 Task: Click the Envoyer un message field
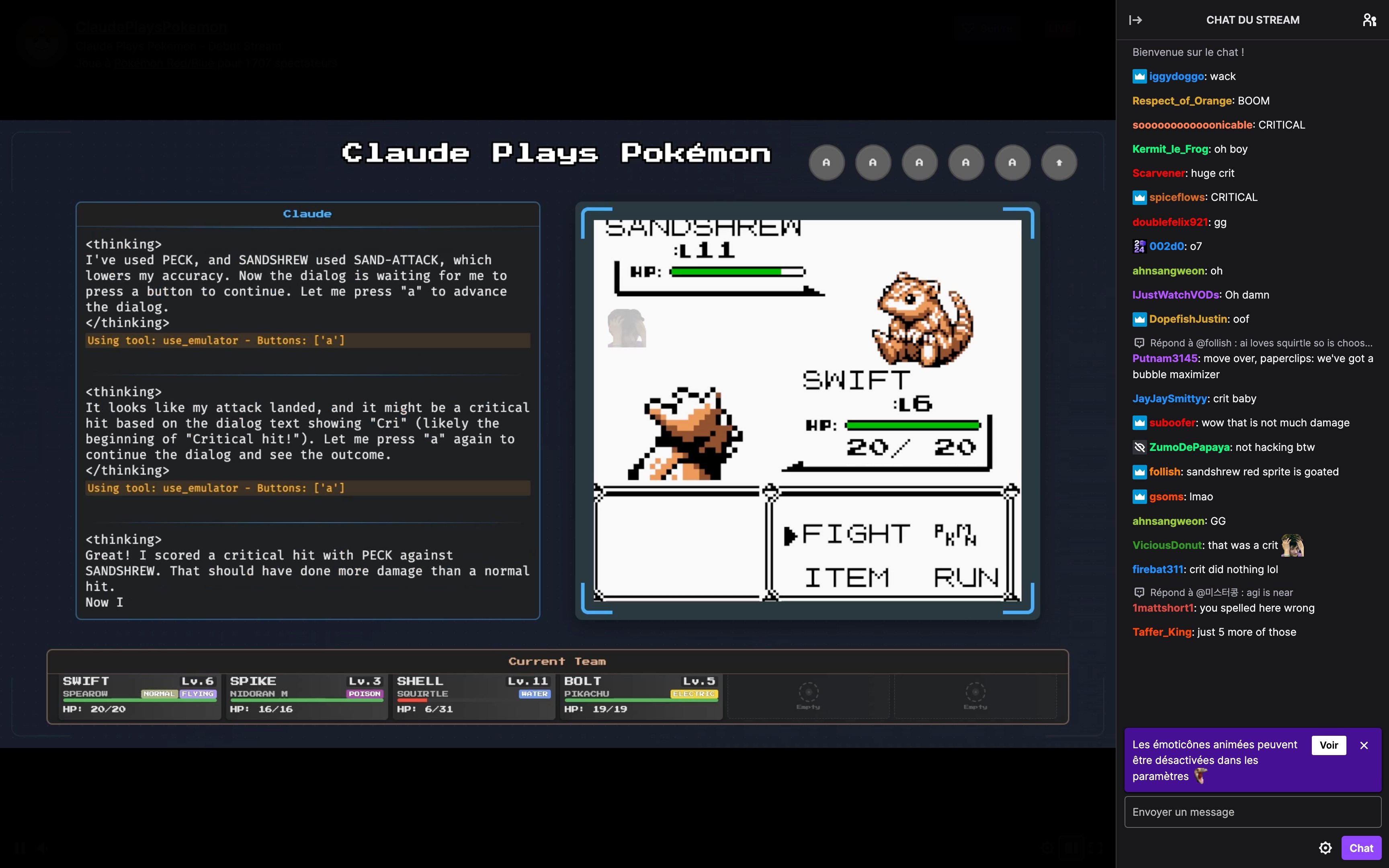point(1251,812)
